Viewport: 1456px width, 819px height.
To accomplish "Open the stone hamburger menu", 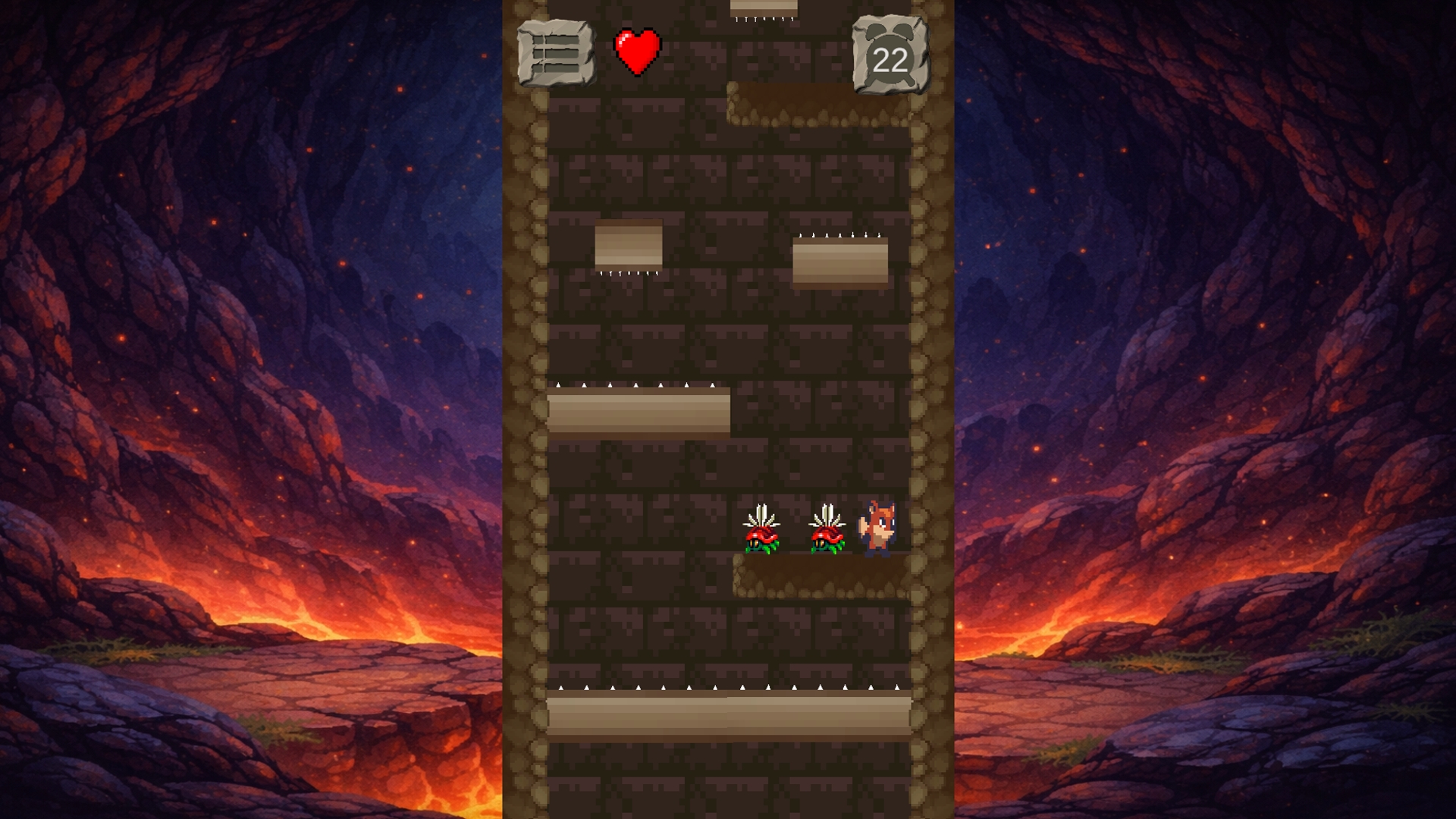I will tap(554, 53).
